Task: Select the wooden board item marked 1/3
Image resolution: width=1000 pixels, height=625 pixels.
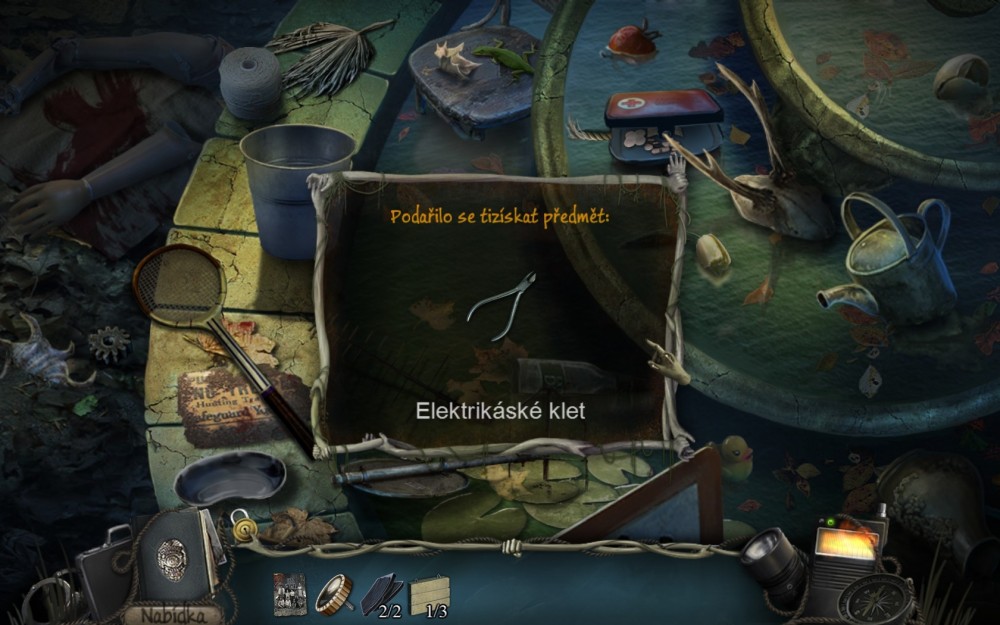Action: pos(429,595)
